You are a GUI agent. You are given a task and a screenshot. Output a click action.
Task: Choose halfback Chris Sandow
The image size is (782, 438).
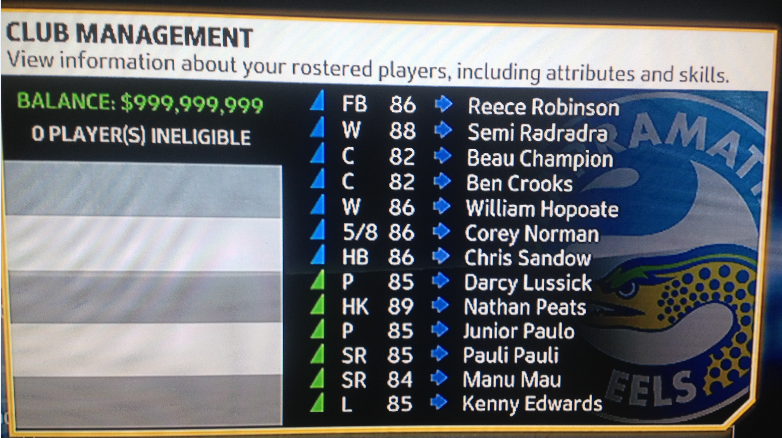tap(527, 258)
